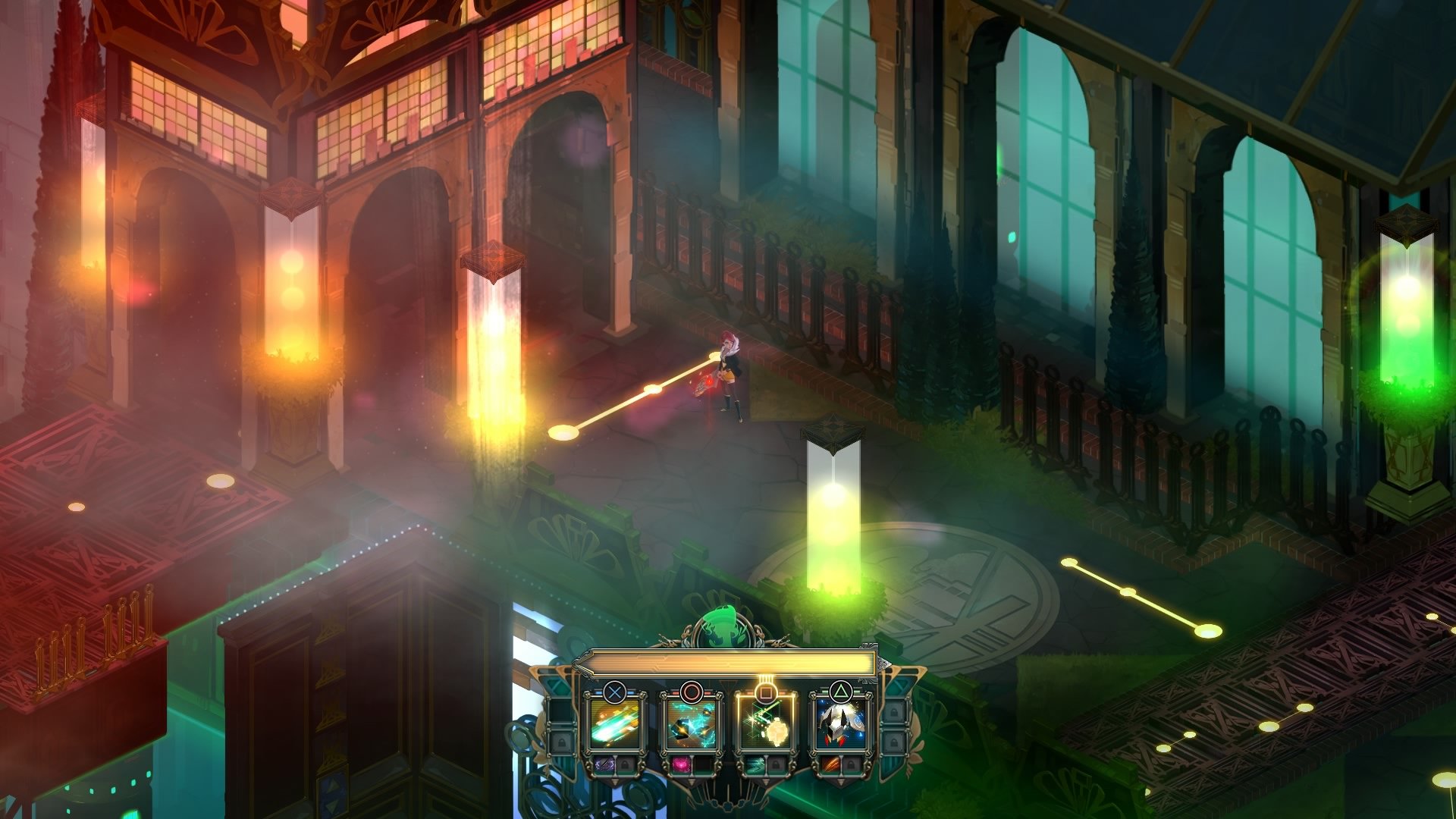The width and height of the screenshot is (1456, 819).
Task: Click the orange upgrade icon under the Triangle function
Action: click(x=833, y=766)
